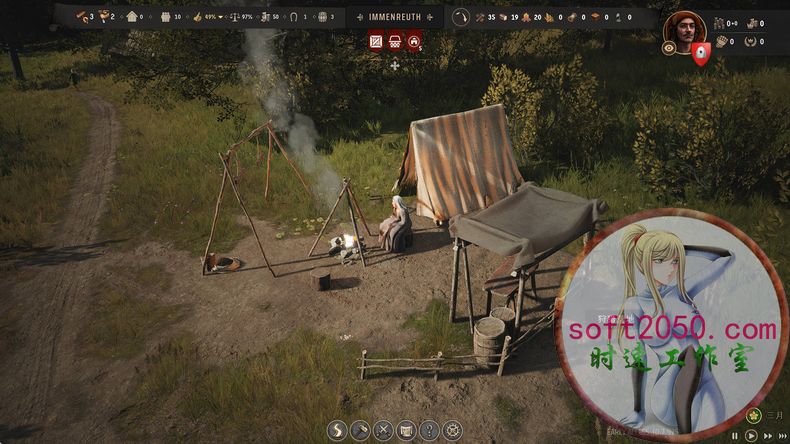Pause the game speed
This screenshot has height=444, width=790.
(736, 436)
